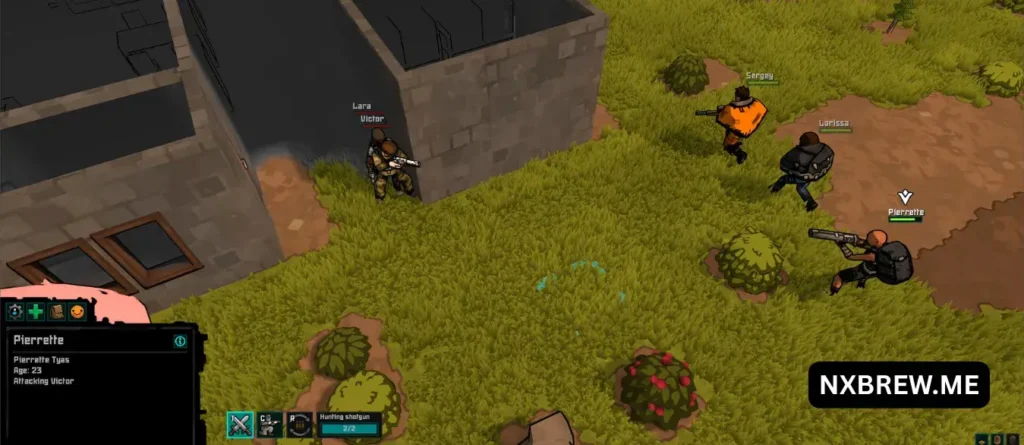1024x445 pixels.
Task: Select the Hunting shotgun weapon slot
Action: click(x=349, y=425)
